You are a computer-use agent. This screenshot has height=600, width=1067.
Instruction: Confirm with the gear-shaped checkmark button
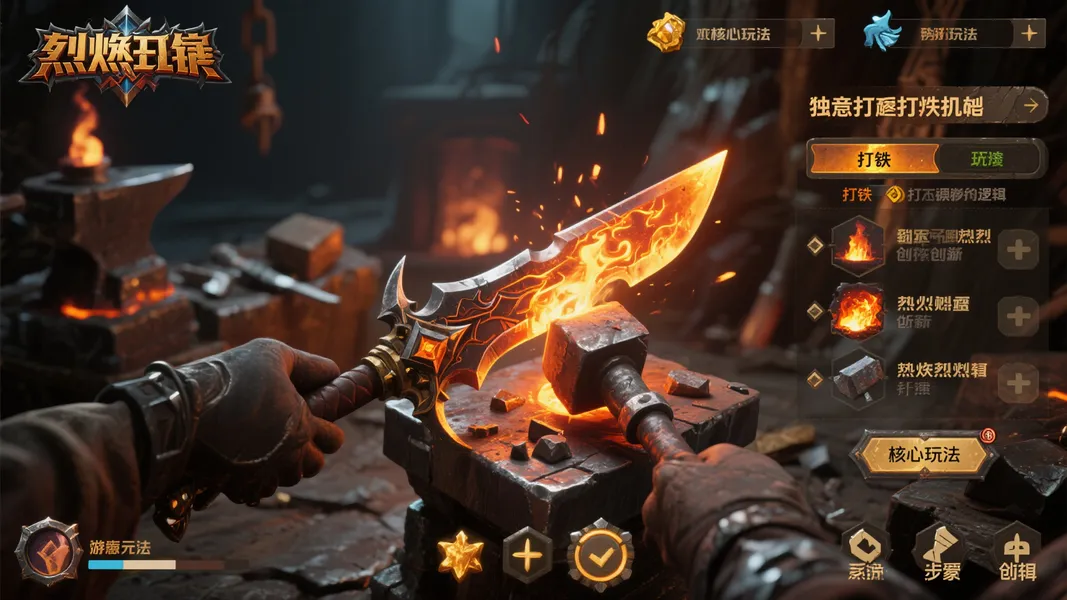[600, 553]
